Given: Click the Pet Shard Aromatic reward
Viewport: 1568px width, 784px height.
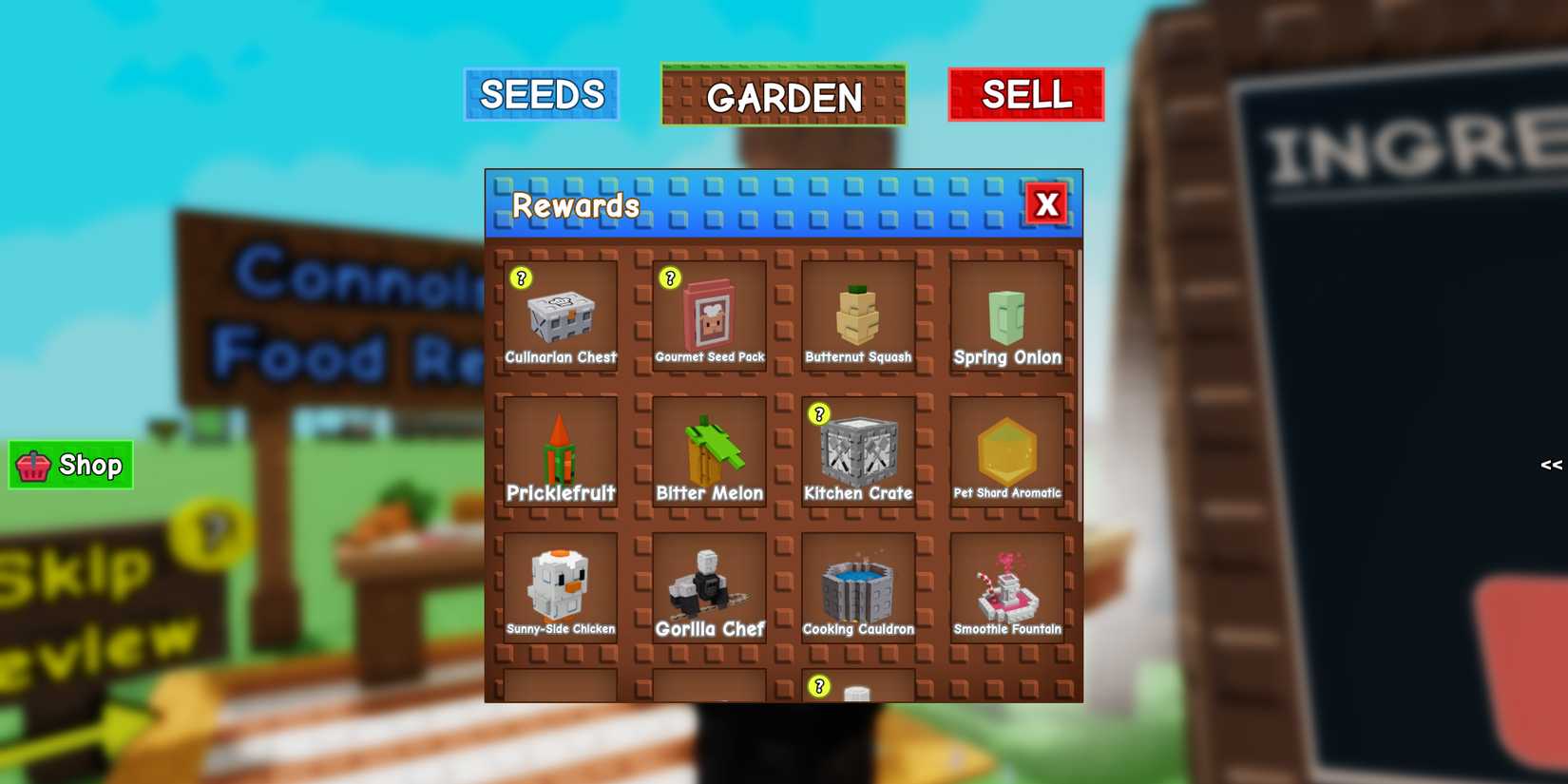Looking at the screenshot, I should (1008, 453).
